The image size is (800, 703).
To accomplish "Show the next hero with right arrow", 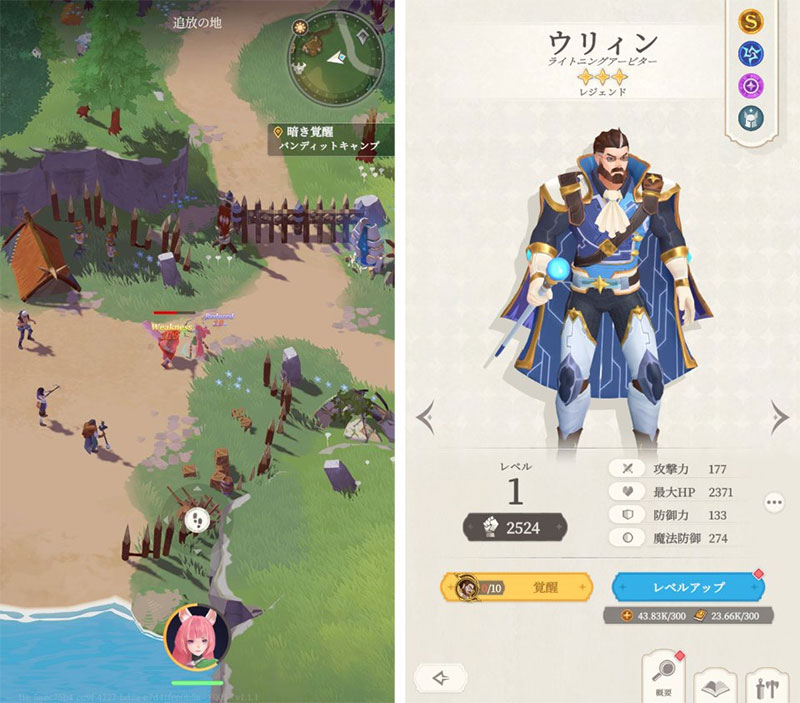I will point(777,414).
